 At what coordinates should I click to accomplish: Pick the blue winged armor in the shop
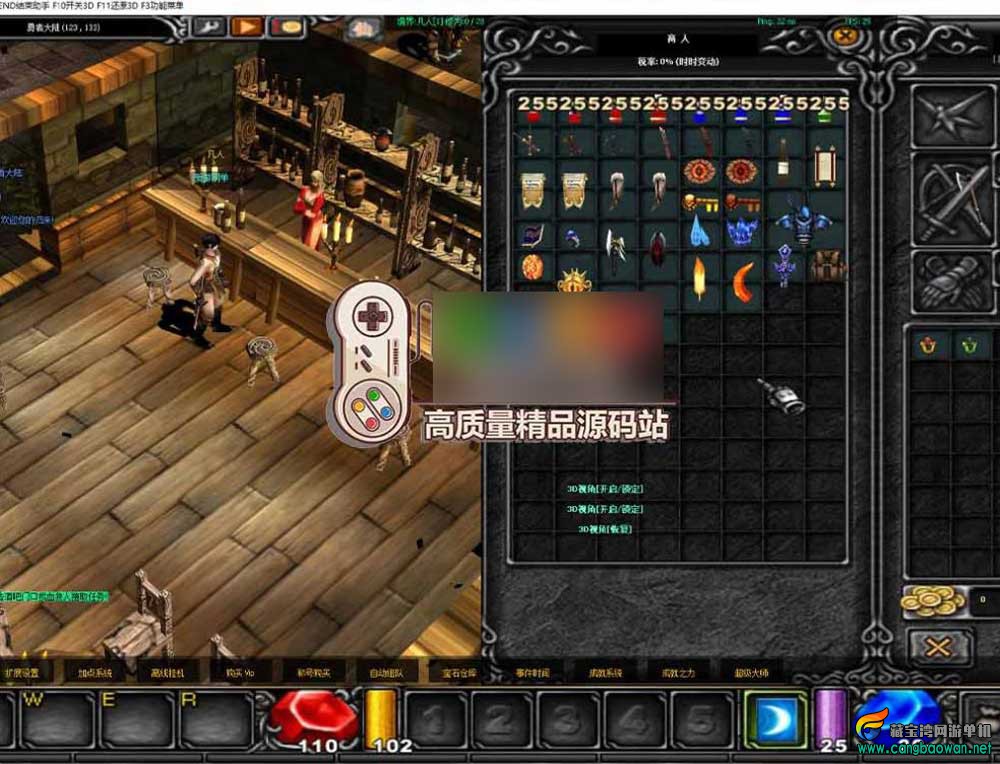coord(803,225)
